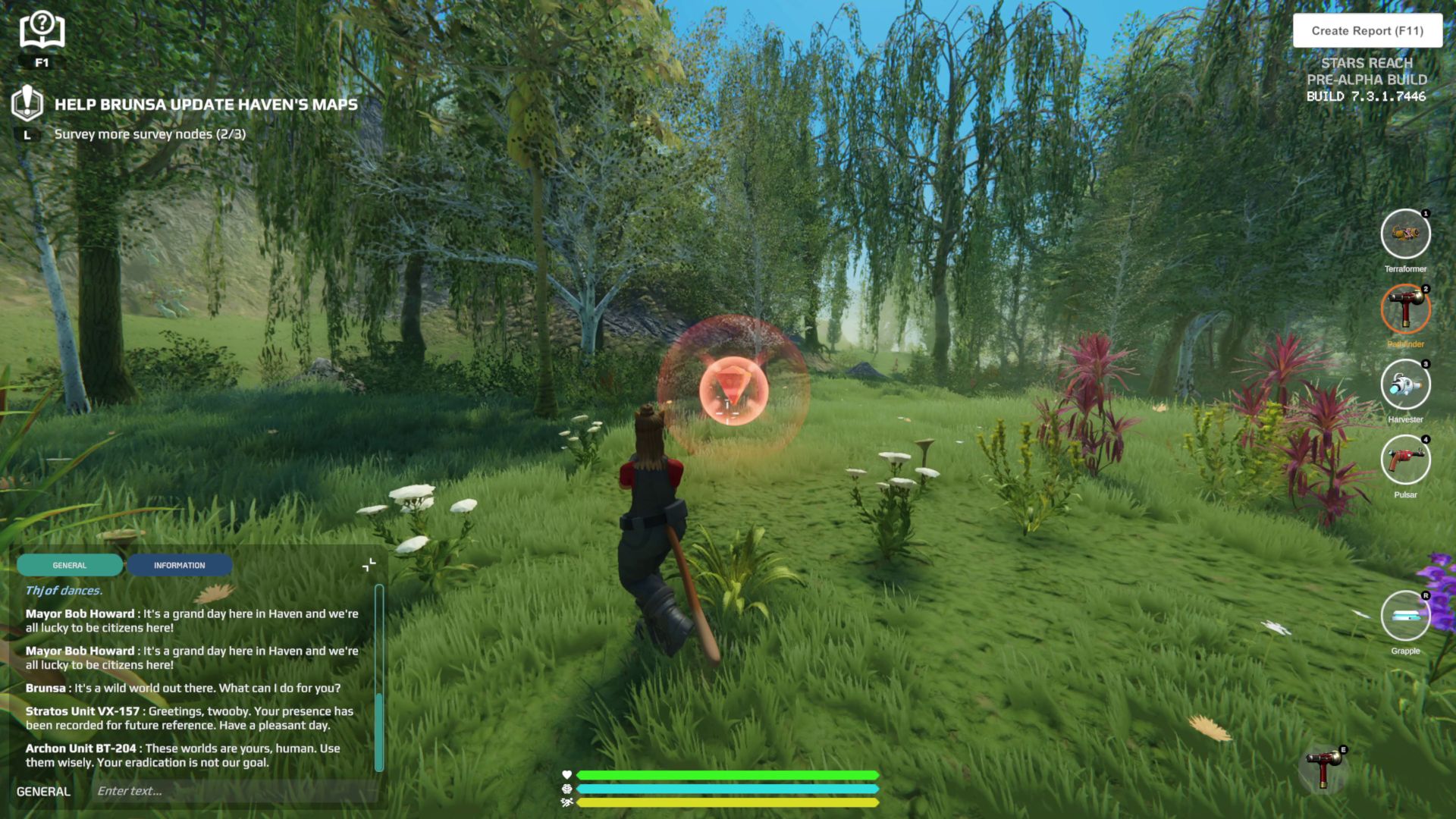The width and height of the screenshot is (1456, 819).
Task: Activate the Grapple tool slot
Action: [x=1405, y=616]
